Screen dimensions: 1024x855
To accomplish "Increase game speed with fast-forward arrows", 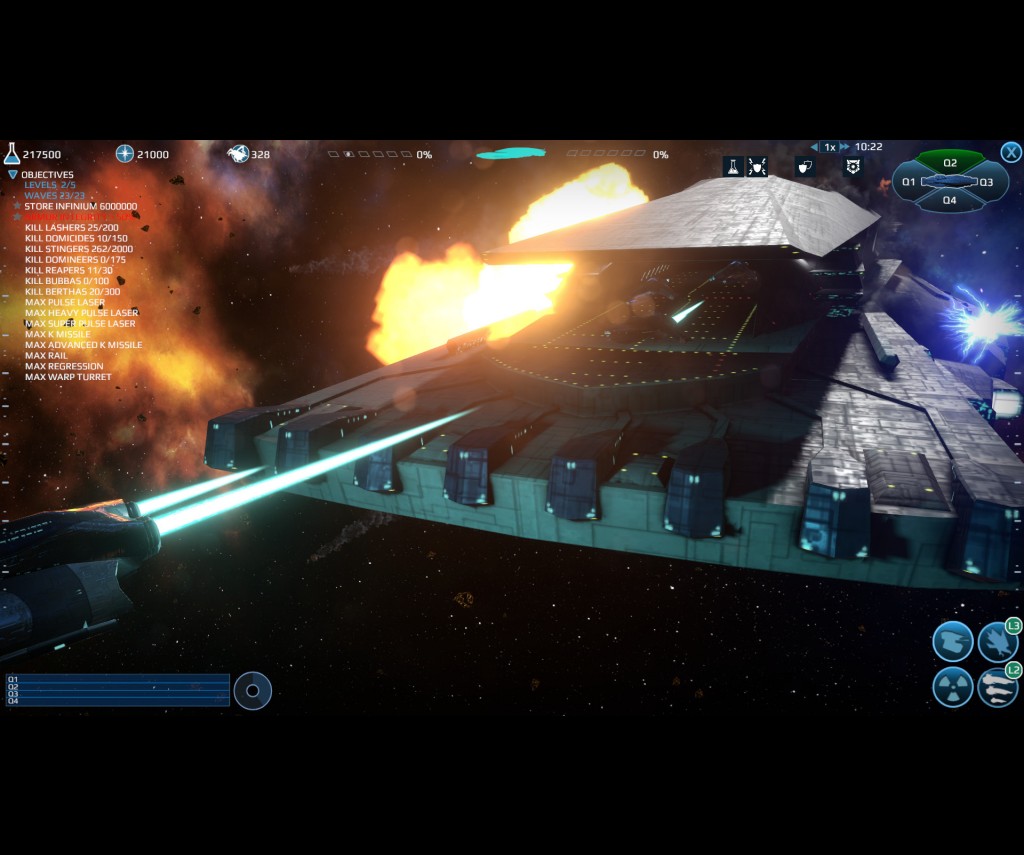I will (x=845, y=147).
